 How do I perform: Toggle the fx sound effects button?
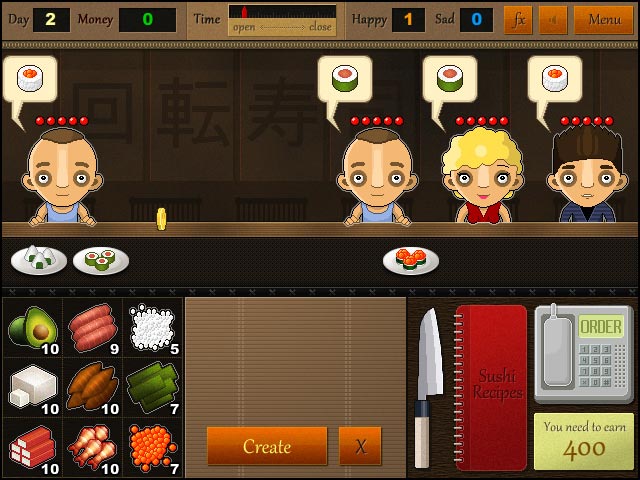point(517,19)
